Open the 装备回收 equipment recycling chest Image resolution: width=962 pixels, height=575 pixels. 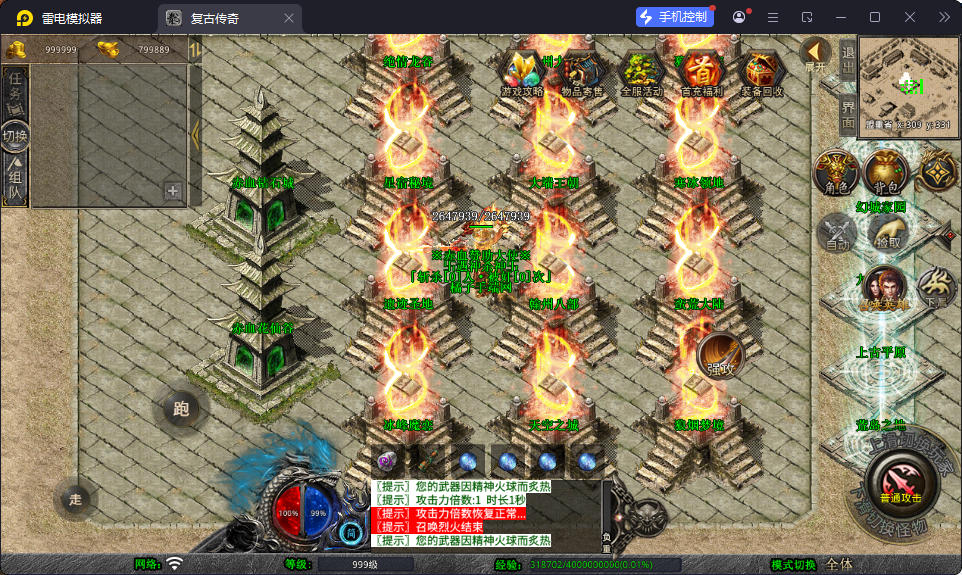click(x=762, y=72)
